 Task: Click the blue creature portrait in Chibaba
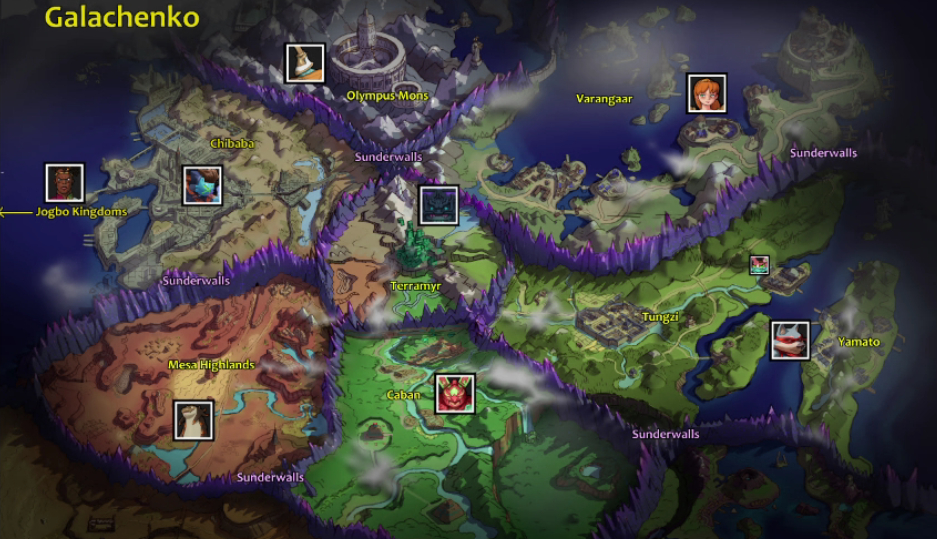202,186
